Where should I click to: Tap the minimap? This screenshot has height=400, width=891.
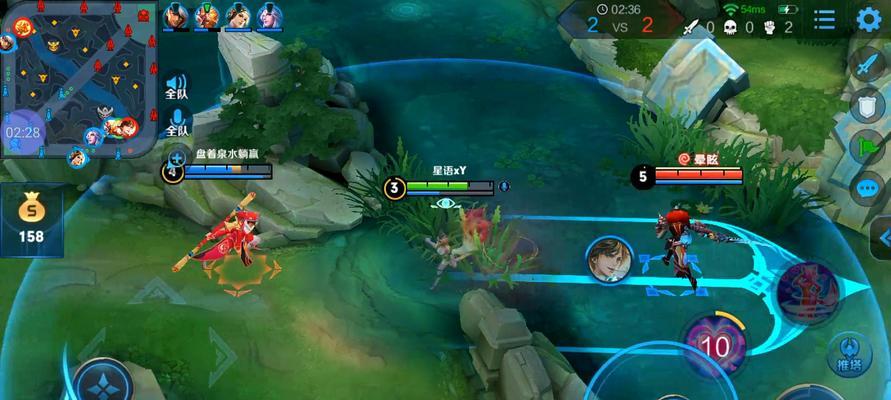(79, 78)
